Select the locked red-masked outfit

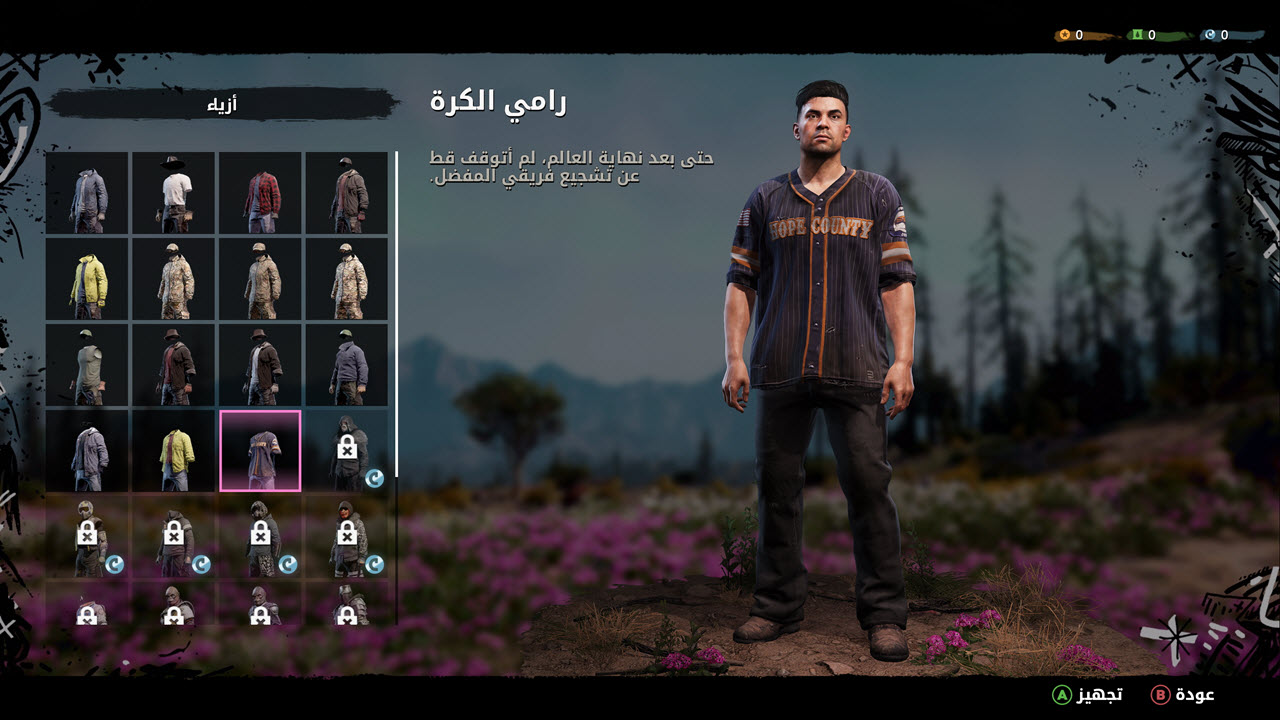tap(347, 537)
